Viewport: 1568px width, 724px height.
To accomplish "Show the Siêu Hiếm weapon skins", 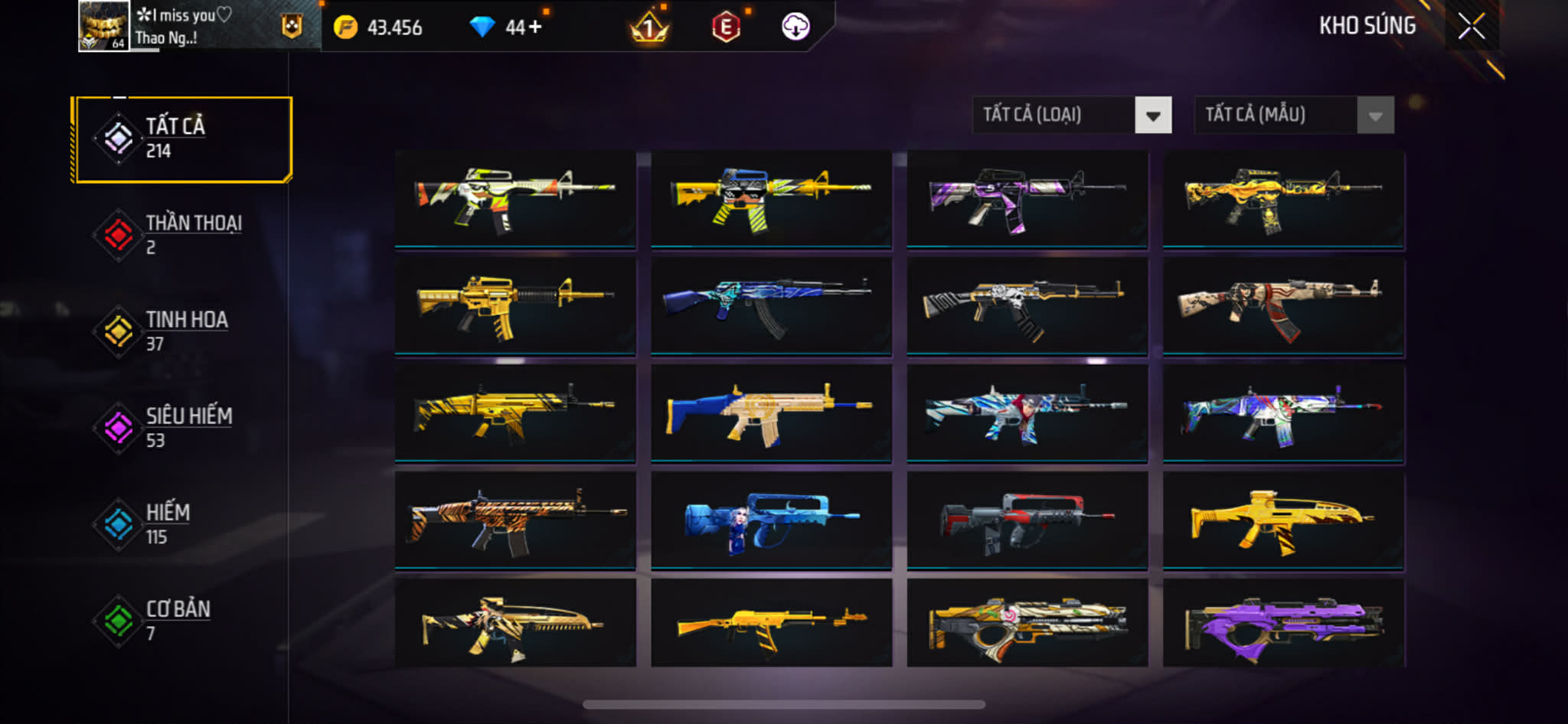I will (x=182, y=428).
